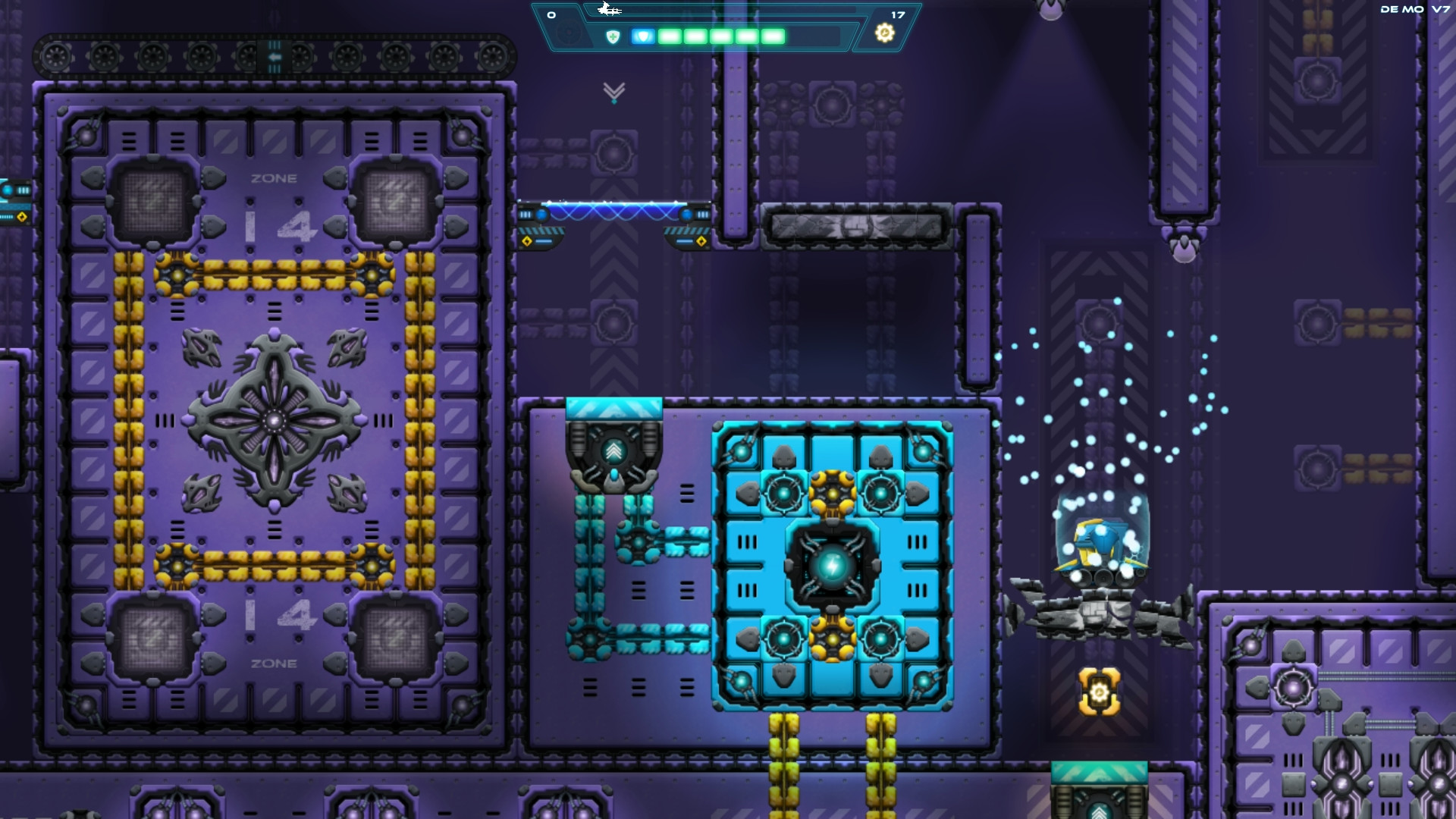Image resolution: width=1456 pixels, height=819 pixels.
Task: Click the up-arrow emblem on the teal dispenser
Action: (614, 449)
